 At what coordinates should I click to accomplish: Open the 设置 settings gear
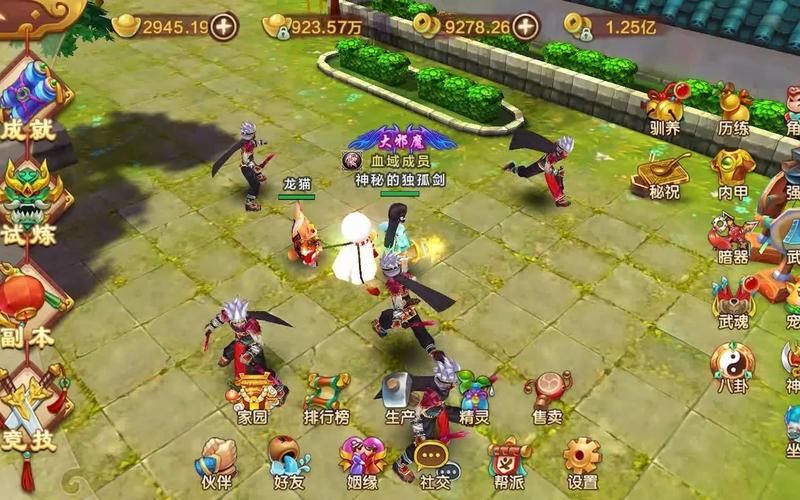[x=582, y=462]
